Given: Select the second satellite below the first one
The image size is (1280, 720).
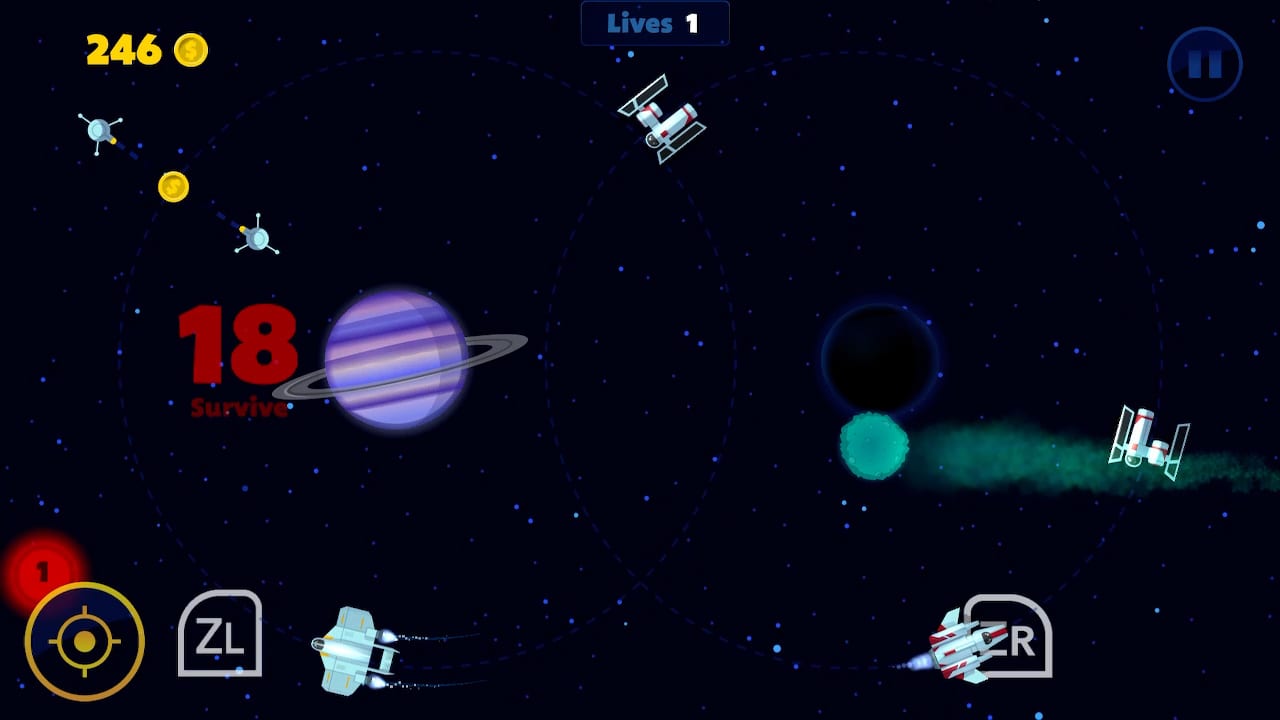Looking at the screenshot, I should (256, 237).
